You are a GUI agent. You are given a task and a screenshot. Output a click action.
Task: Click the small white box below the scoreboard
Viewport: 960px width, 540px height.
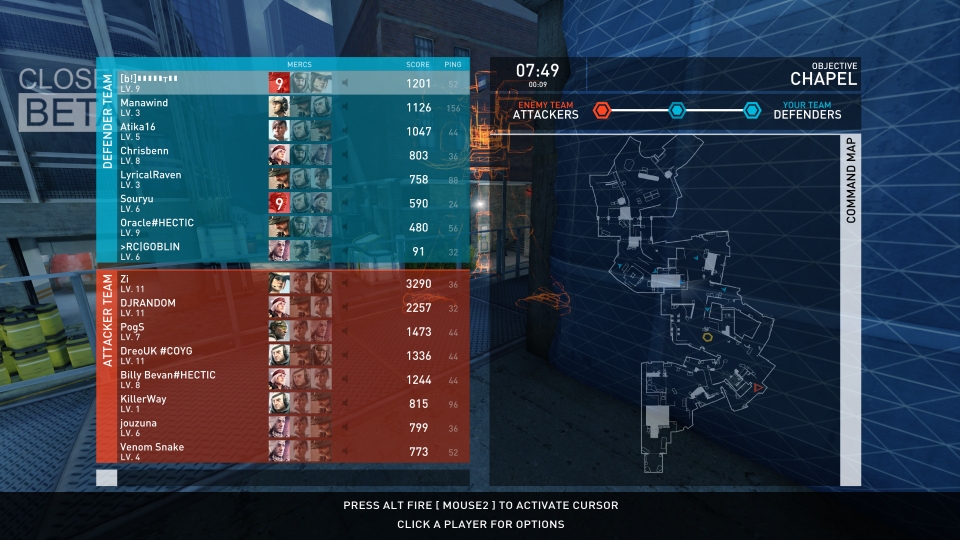click(x=106, y=478)
